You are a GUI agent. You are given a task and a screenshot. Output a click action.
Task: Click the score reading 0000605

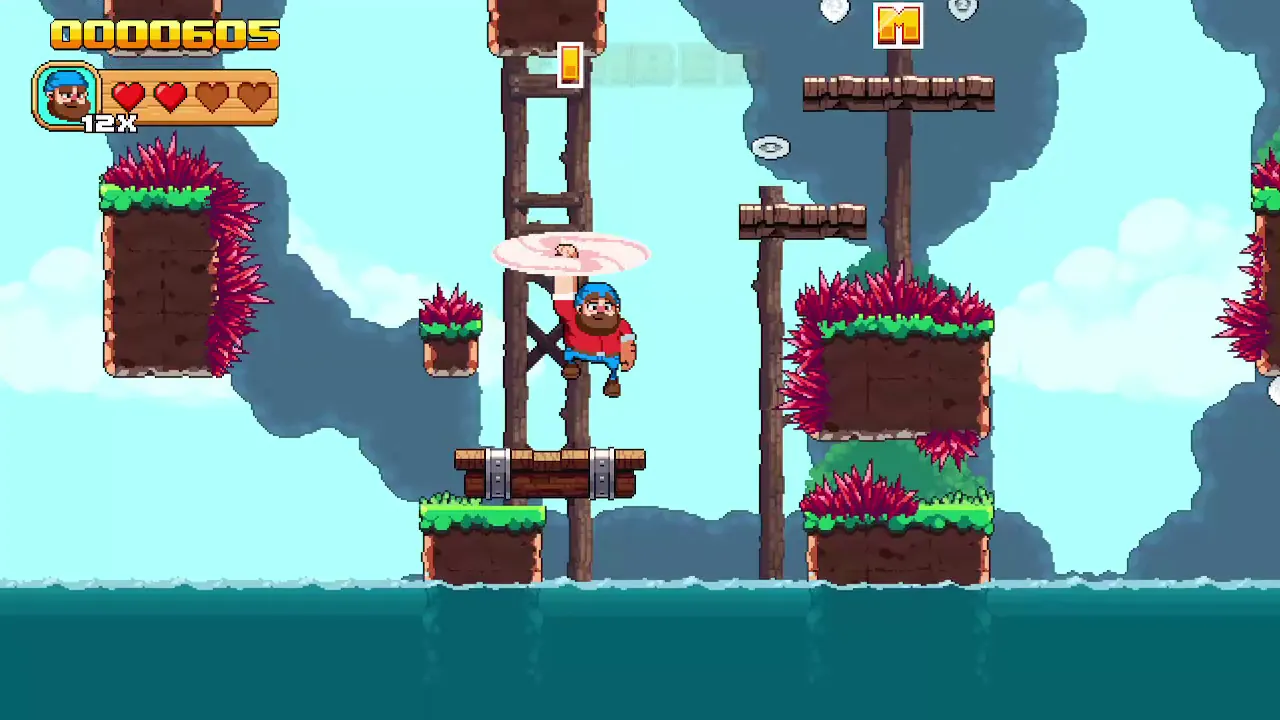coord(165,35)
